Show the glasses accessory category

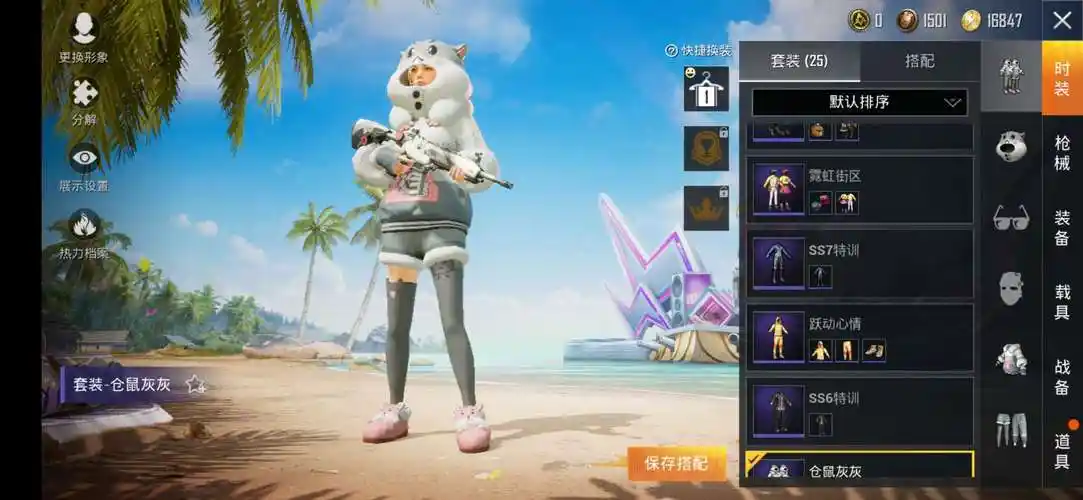tap(1011, 217)
